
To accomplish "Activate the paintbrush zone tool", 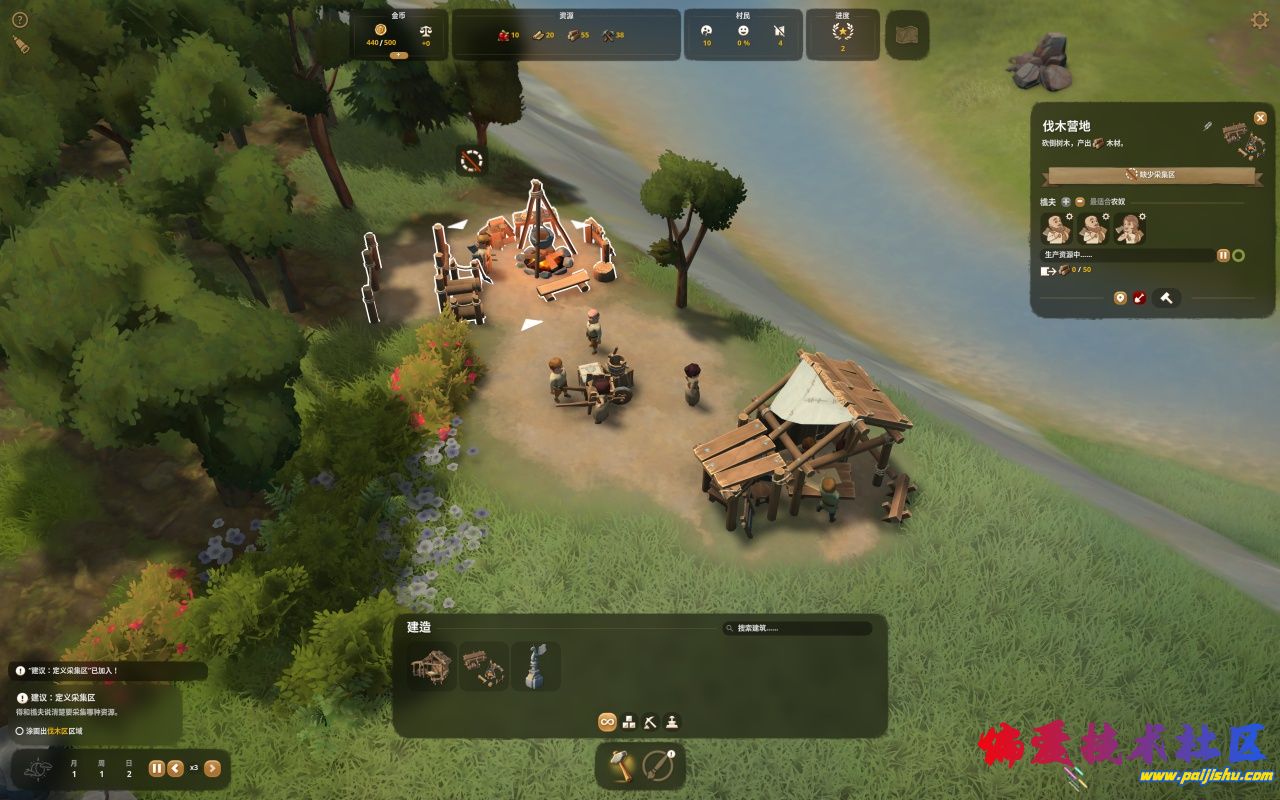I will (x=659, y=767).
